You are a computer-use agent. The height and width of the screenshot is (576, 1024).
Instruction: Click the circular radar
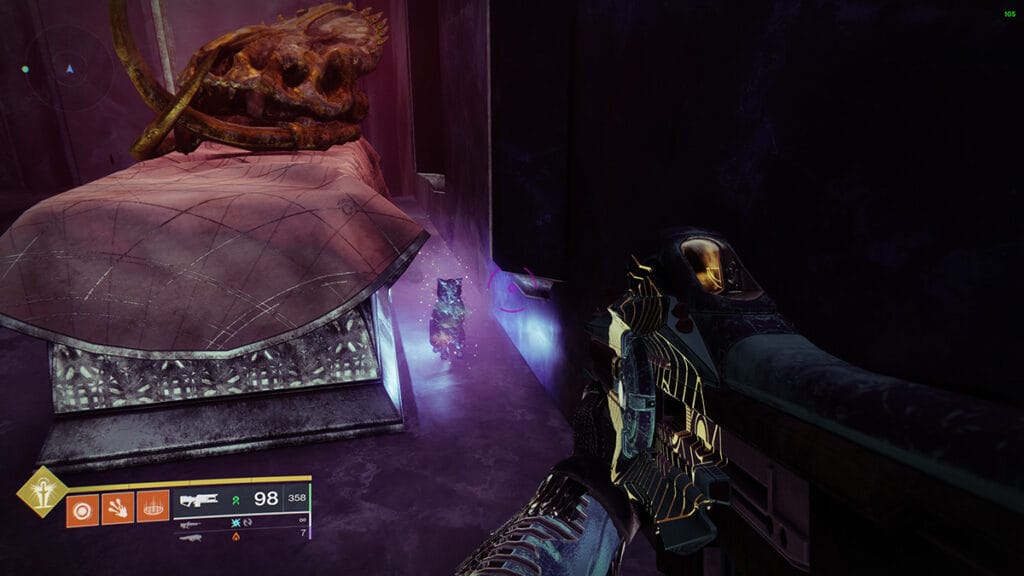click(68, 70)
